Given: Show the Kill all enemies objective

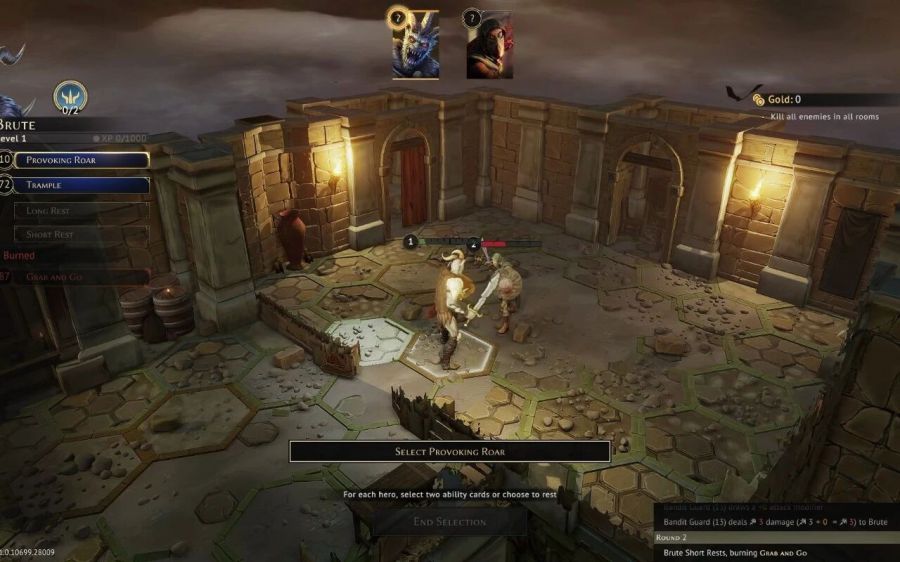Looking at the screenshot, I should tap(824, 117).
